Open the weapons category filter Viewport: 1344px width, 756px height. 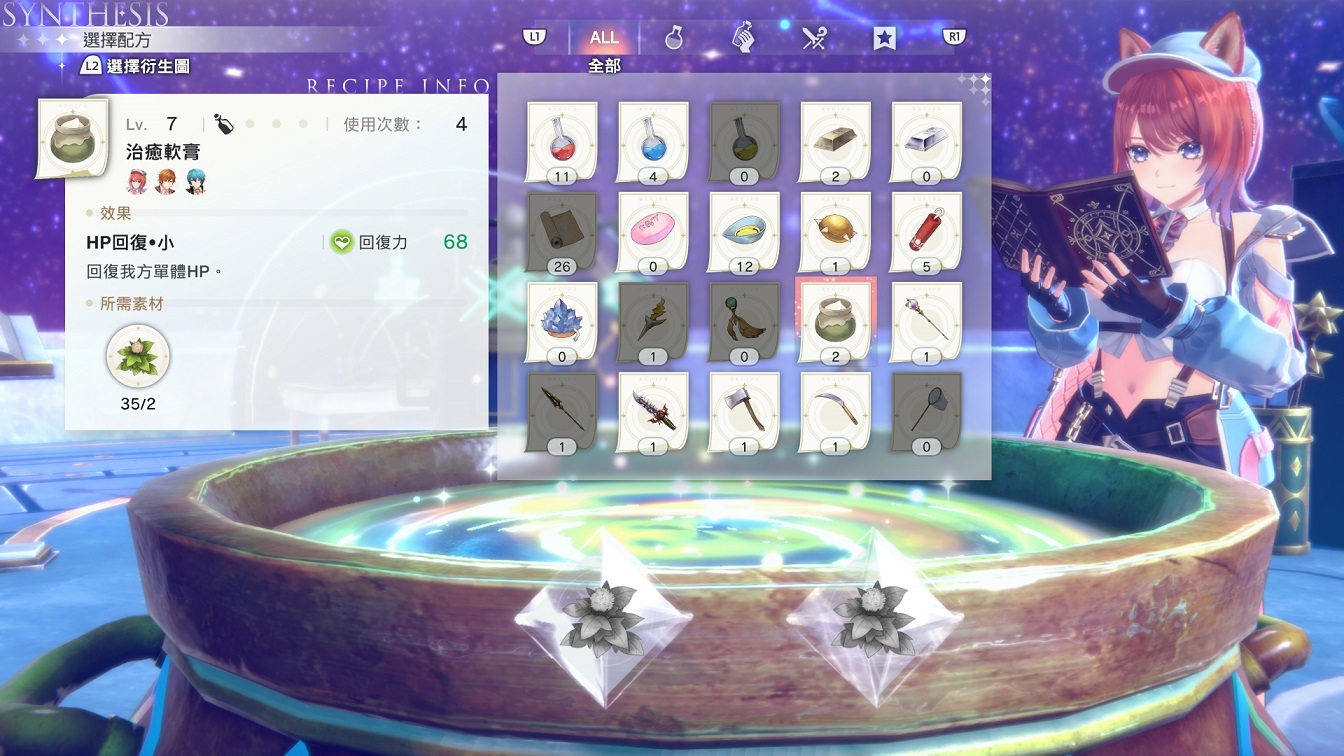812,38
